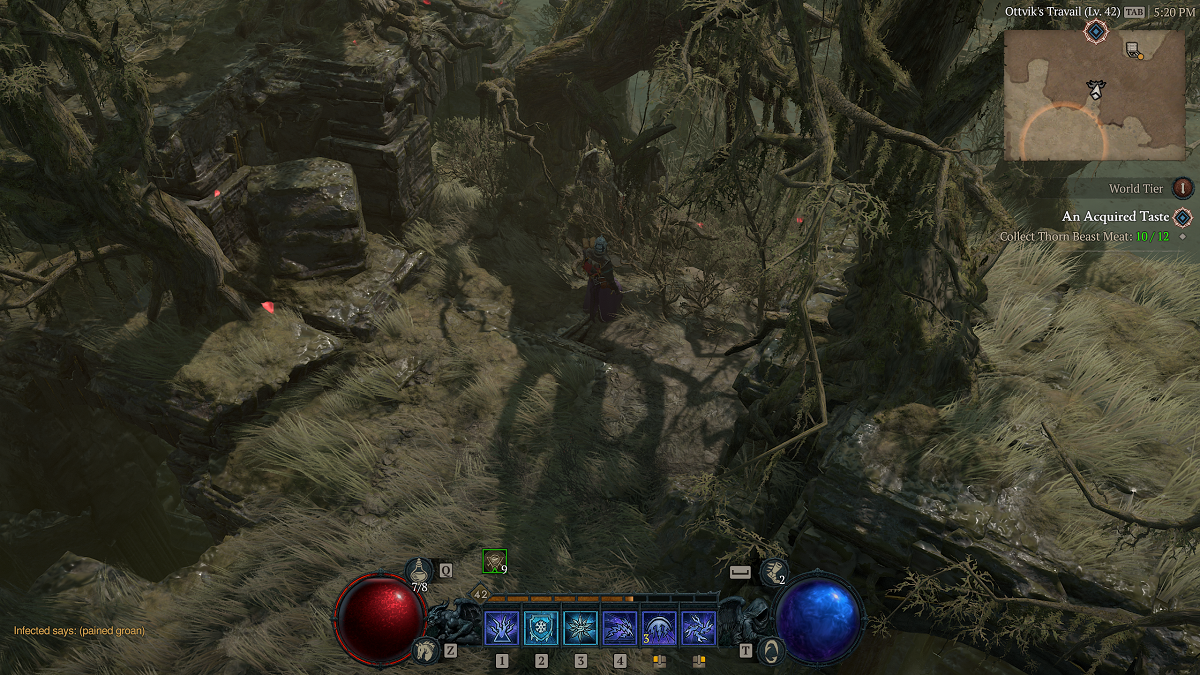Activate the lightning dome skill with 3 charges

(x=659, y=628)
